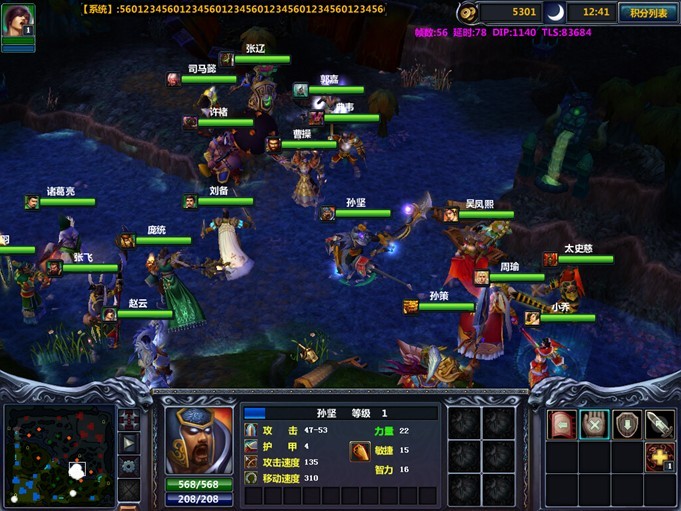Screen dimensions: 681x511
Task: Open the hero skill learning plus icon
Action: pos(659,457)
